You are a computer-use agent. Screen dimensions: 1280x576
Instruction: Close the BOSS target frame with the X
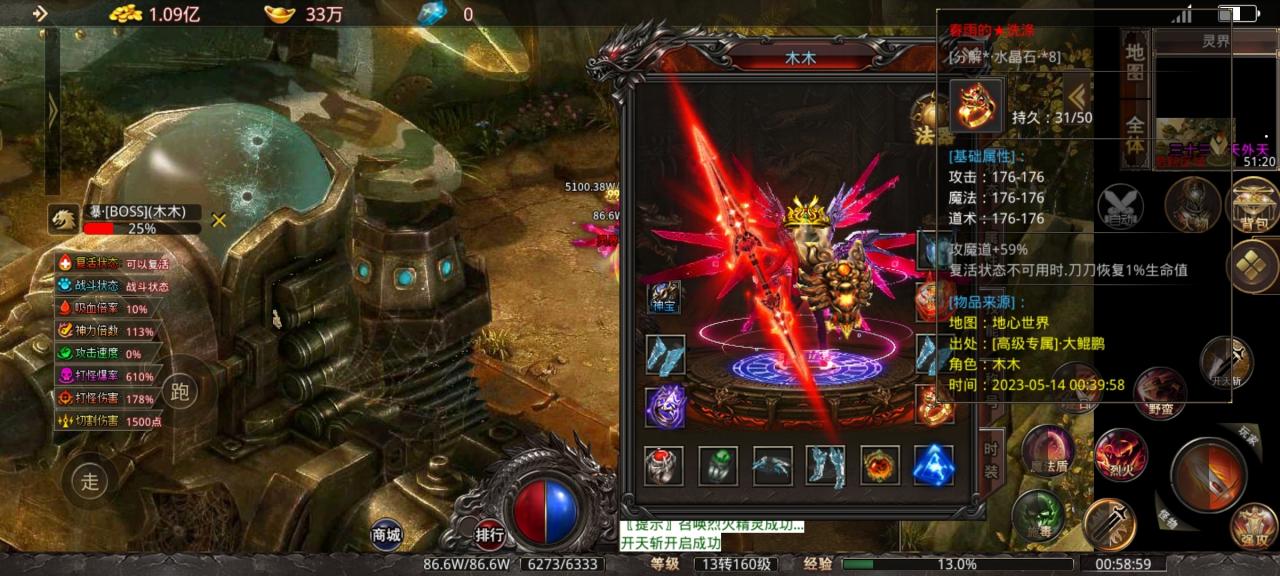(219, 220)
